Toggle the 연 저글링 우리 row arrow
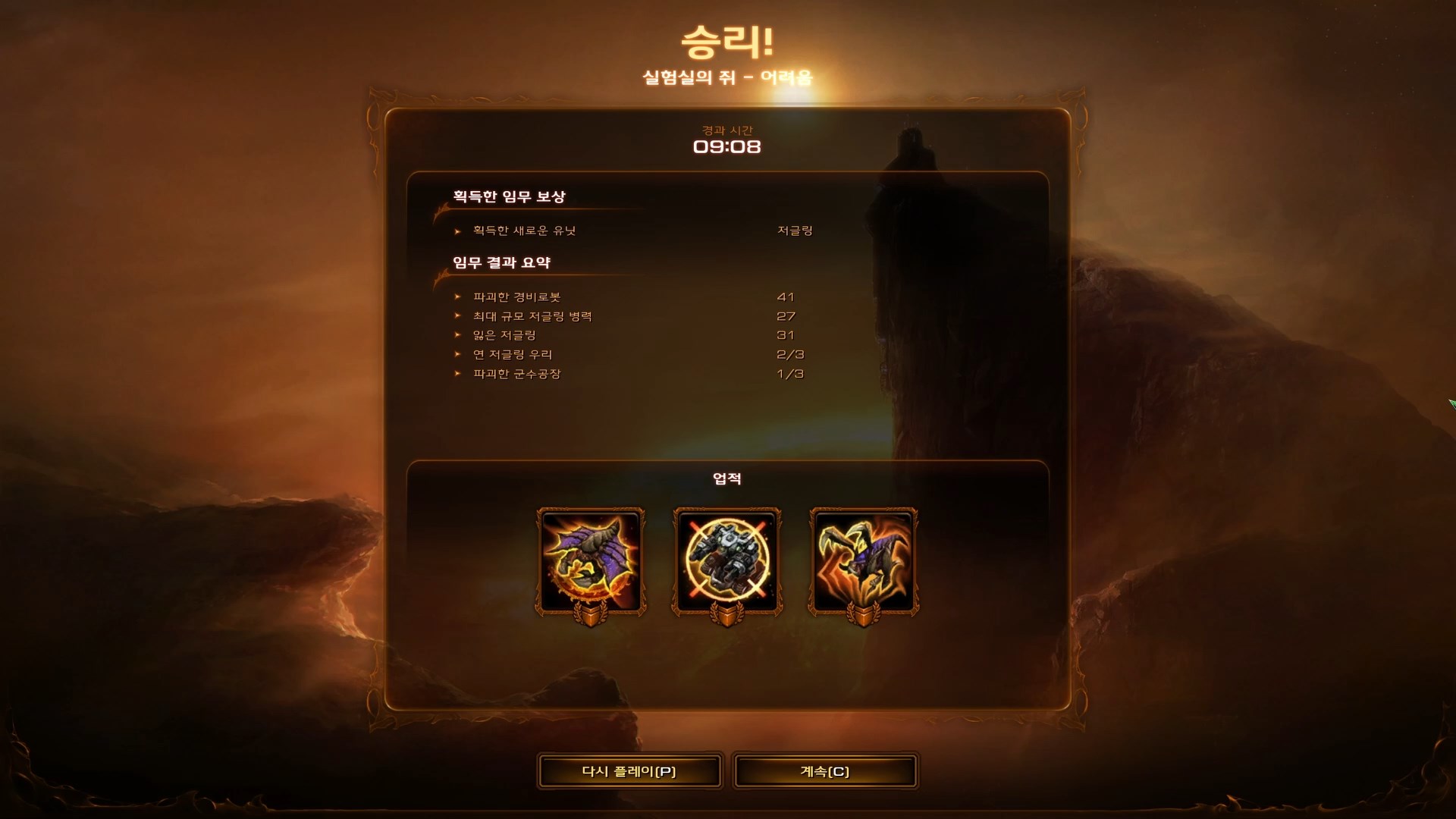This screenshot has width=1456, height=819. point(457,353)
